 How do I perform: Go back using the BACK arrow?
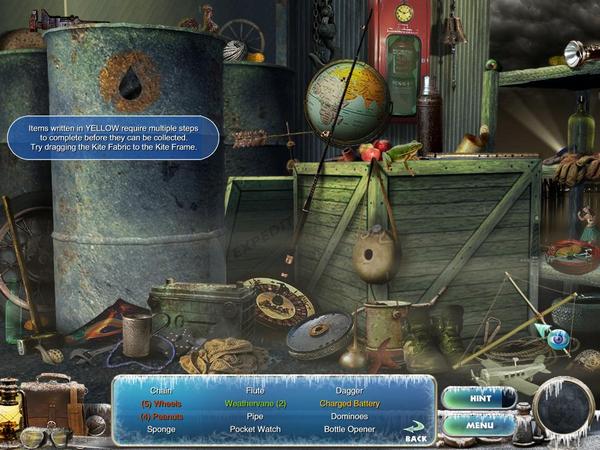pos(415,431)
